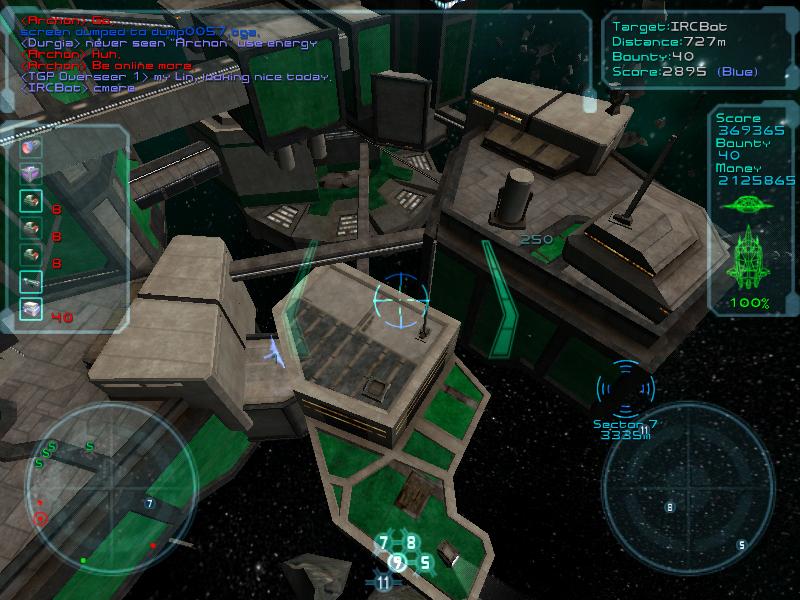Select sector node 5 on the sector map
The height and width of the screenshot is (600, 800).
coord(425,563)
